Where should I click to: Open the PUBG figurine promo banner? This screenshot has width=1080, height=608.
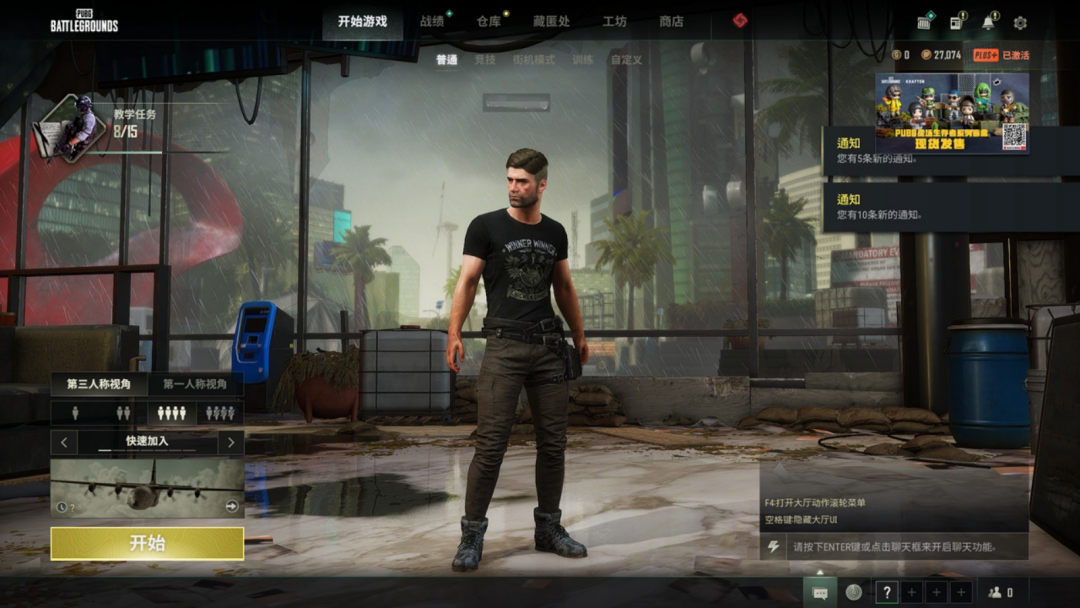click(951, 113)
